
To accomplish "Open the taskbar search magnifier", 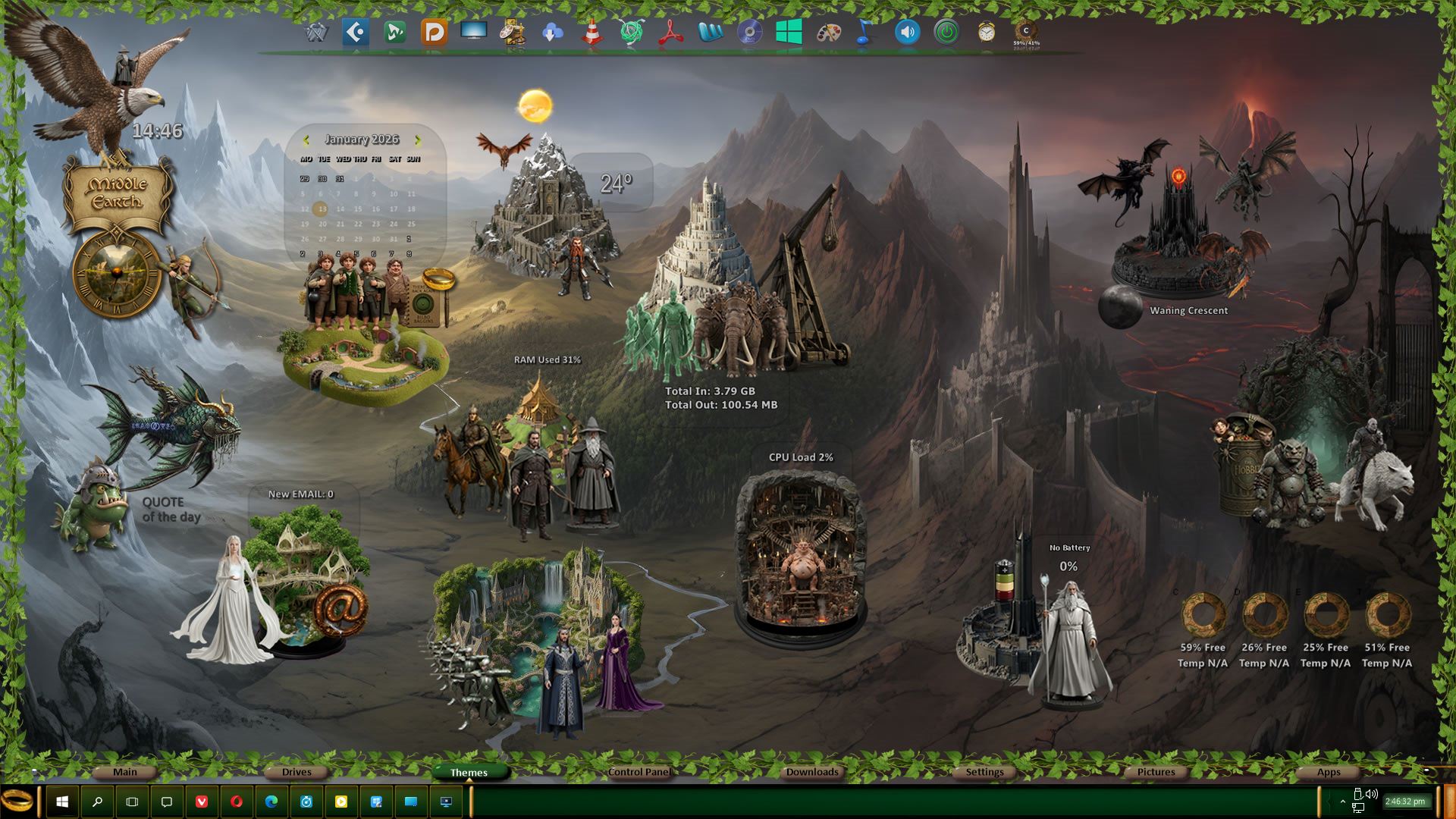I will pos(97,802).
